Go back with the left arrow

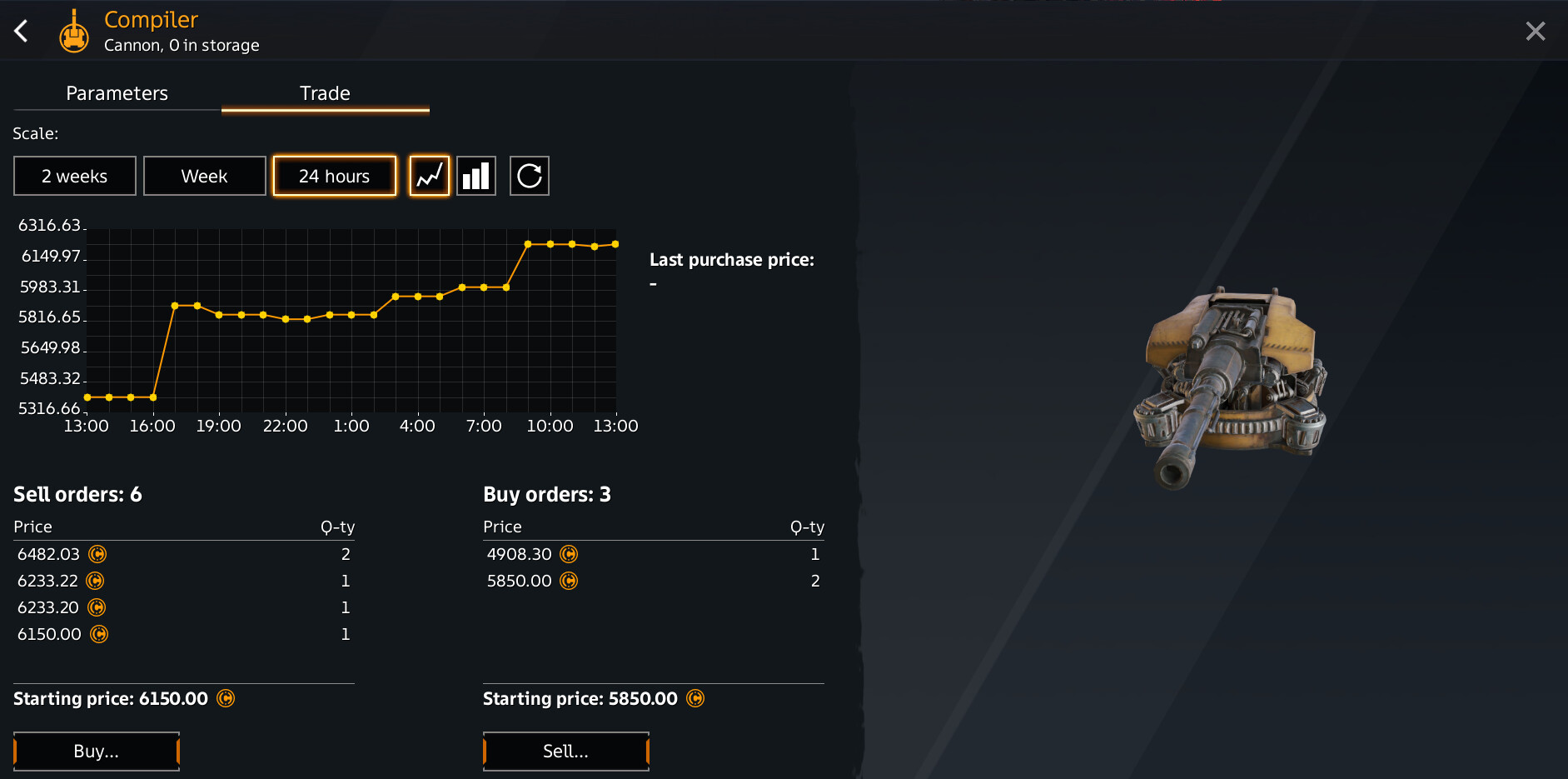[22, 32]
